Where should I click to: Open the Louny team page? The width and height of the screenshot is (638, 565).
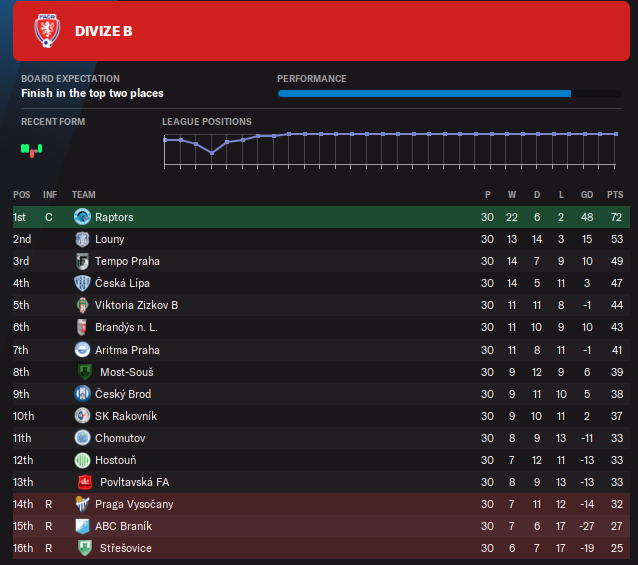point(109,239)
